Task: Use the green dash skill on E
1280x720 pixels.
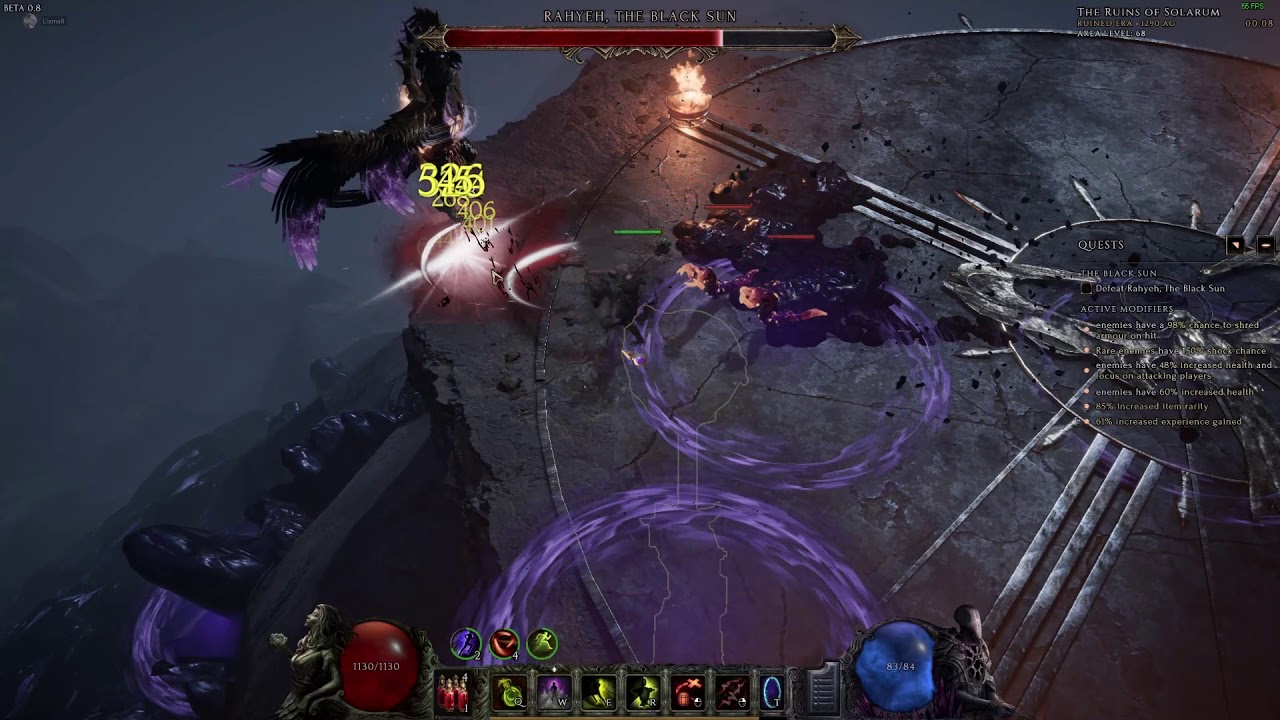Action: point(598,692)
